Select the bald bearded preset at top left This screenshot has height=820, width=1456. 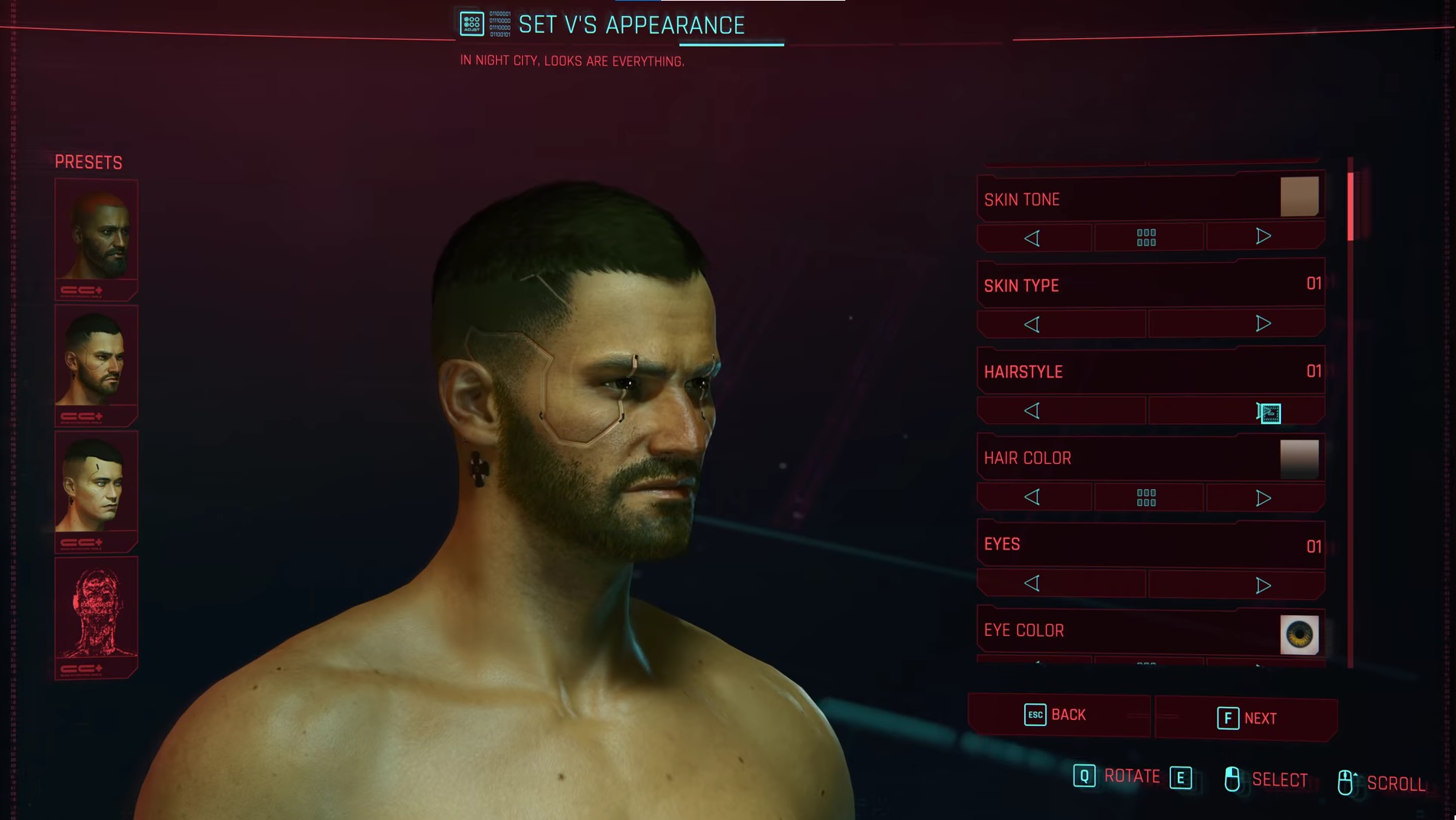click(96, 235)
